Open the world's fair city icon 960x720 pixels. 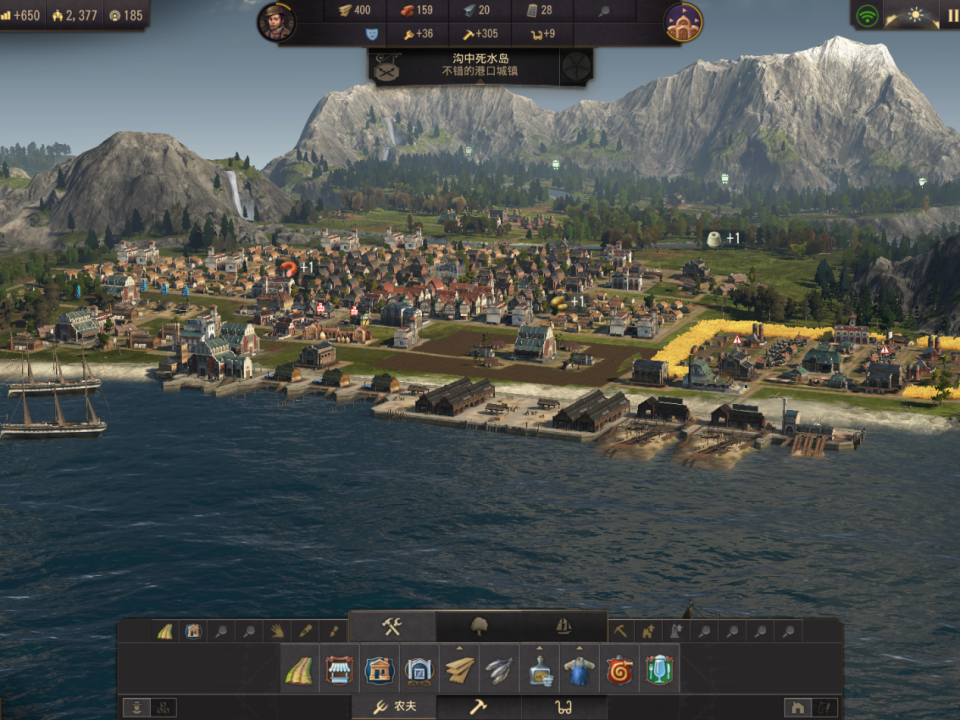click(683, 22)
